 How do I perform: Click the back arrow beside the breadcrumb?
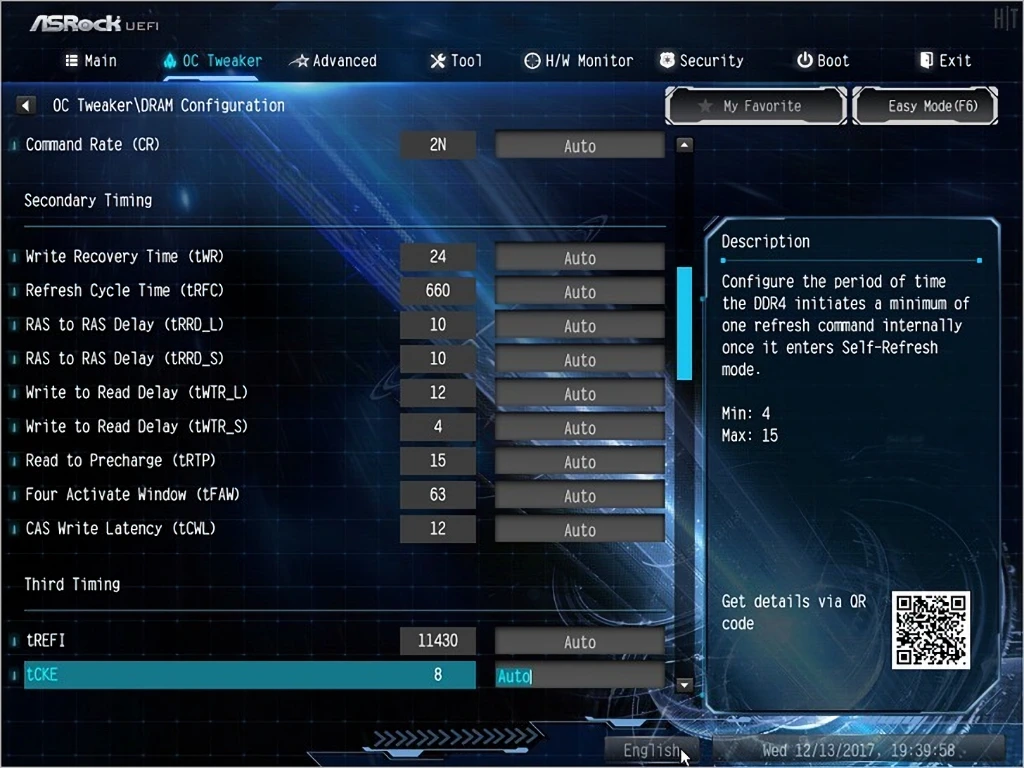pos(27,105)
